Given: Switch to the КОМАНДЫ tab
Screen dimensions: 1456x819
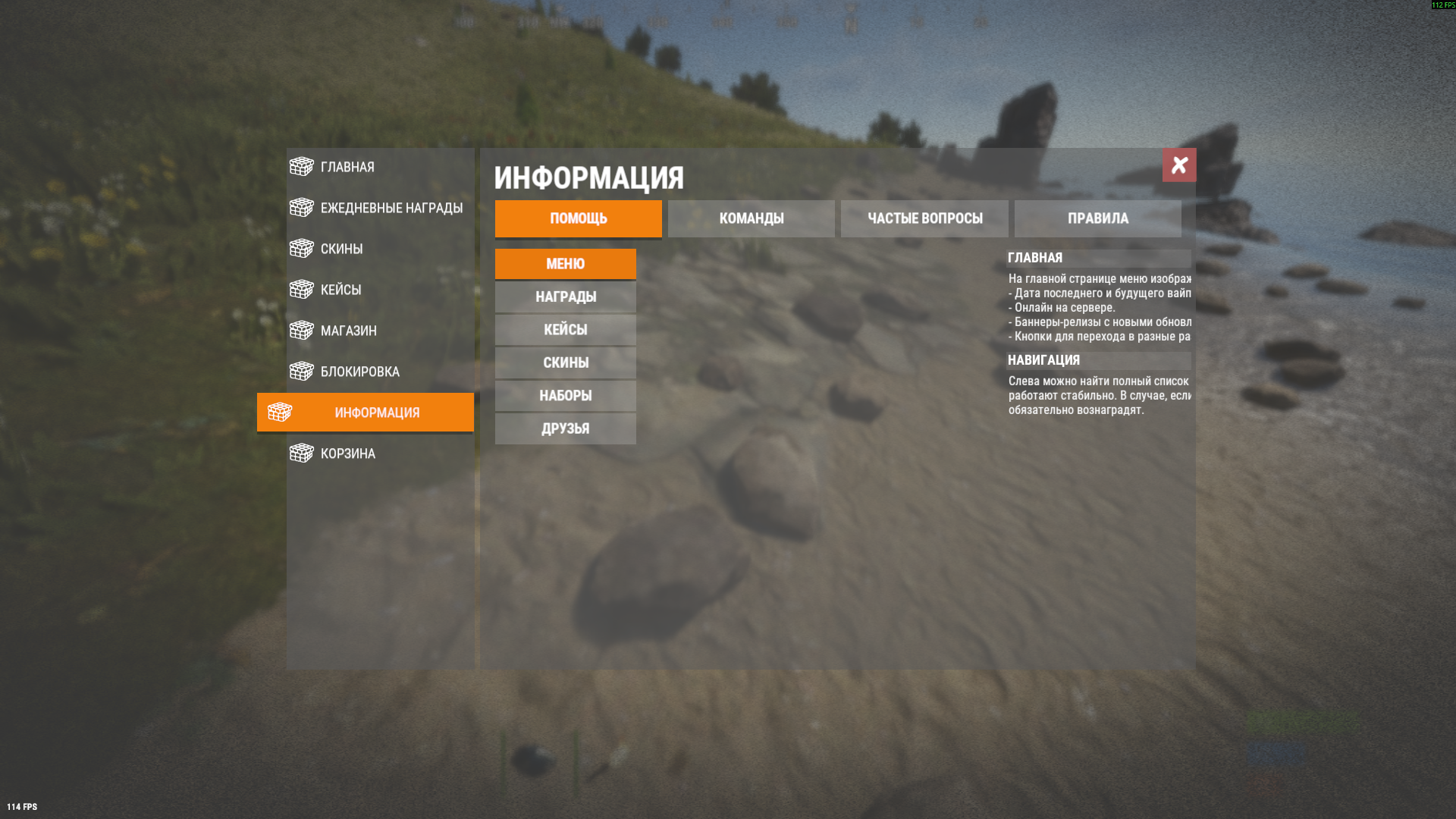Looking at the screenshot, I should pyautogui.click(x=751, y=218).
